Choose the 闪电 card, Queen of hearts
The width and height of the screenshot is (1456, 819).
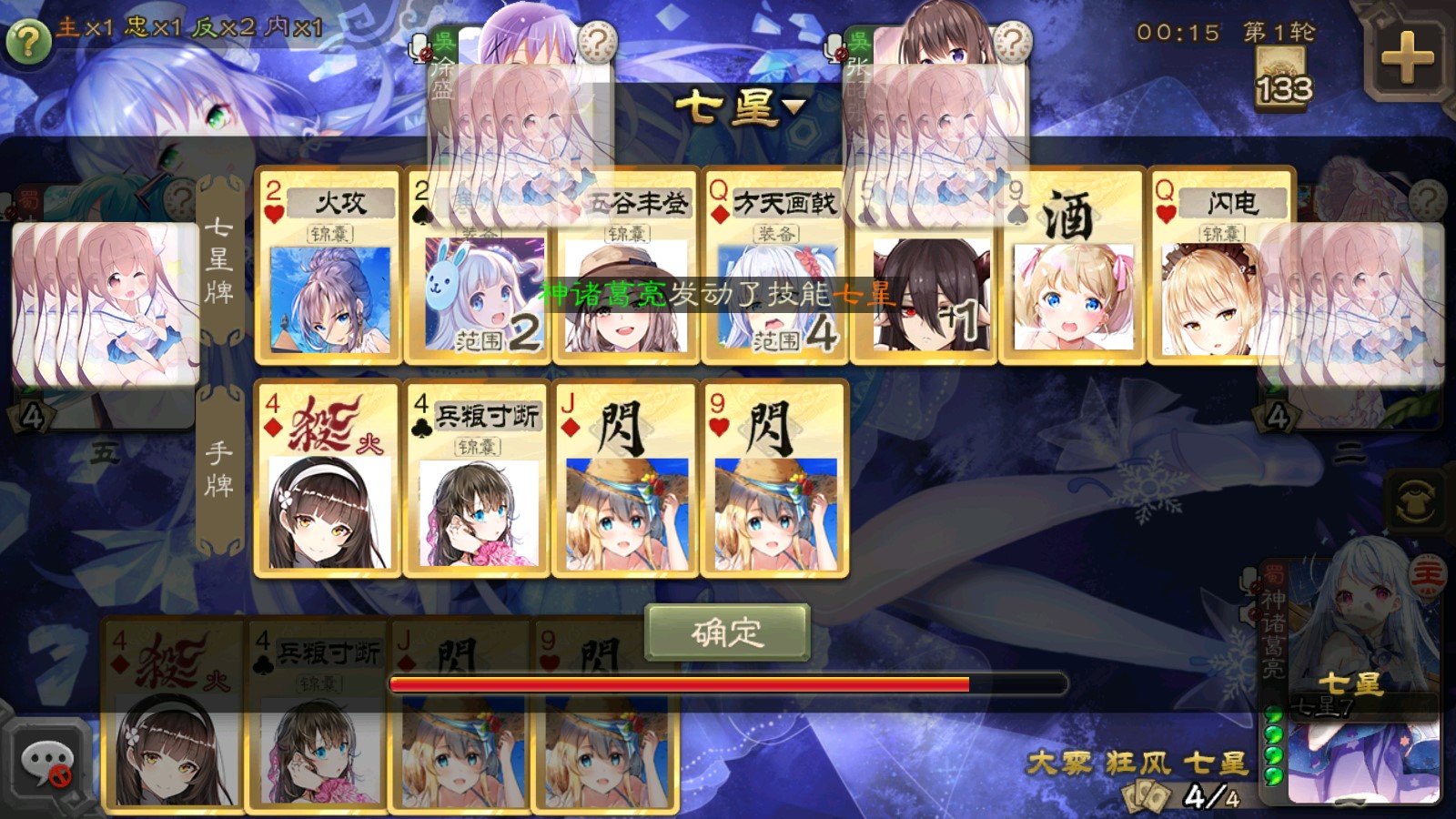coord(1219,266)
